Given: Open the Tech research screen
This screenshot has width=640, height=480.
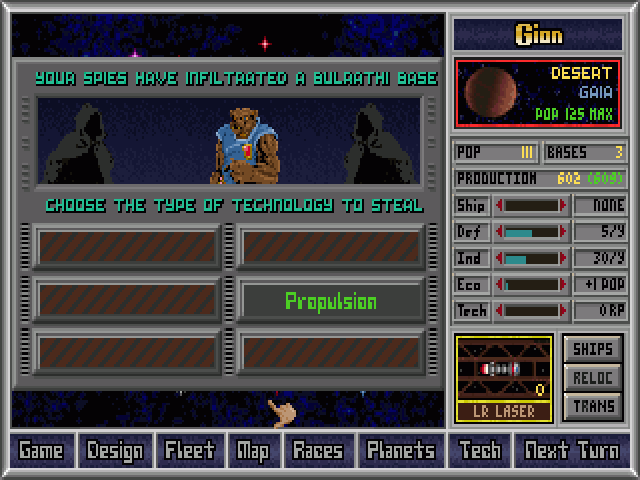Looking at the screenshot, I should [480, 450].
